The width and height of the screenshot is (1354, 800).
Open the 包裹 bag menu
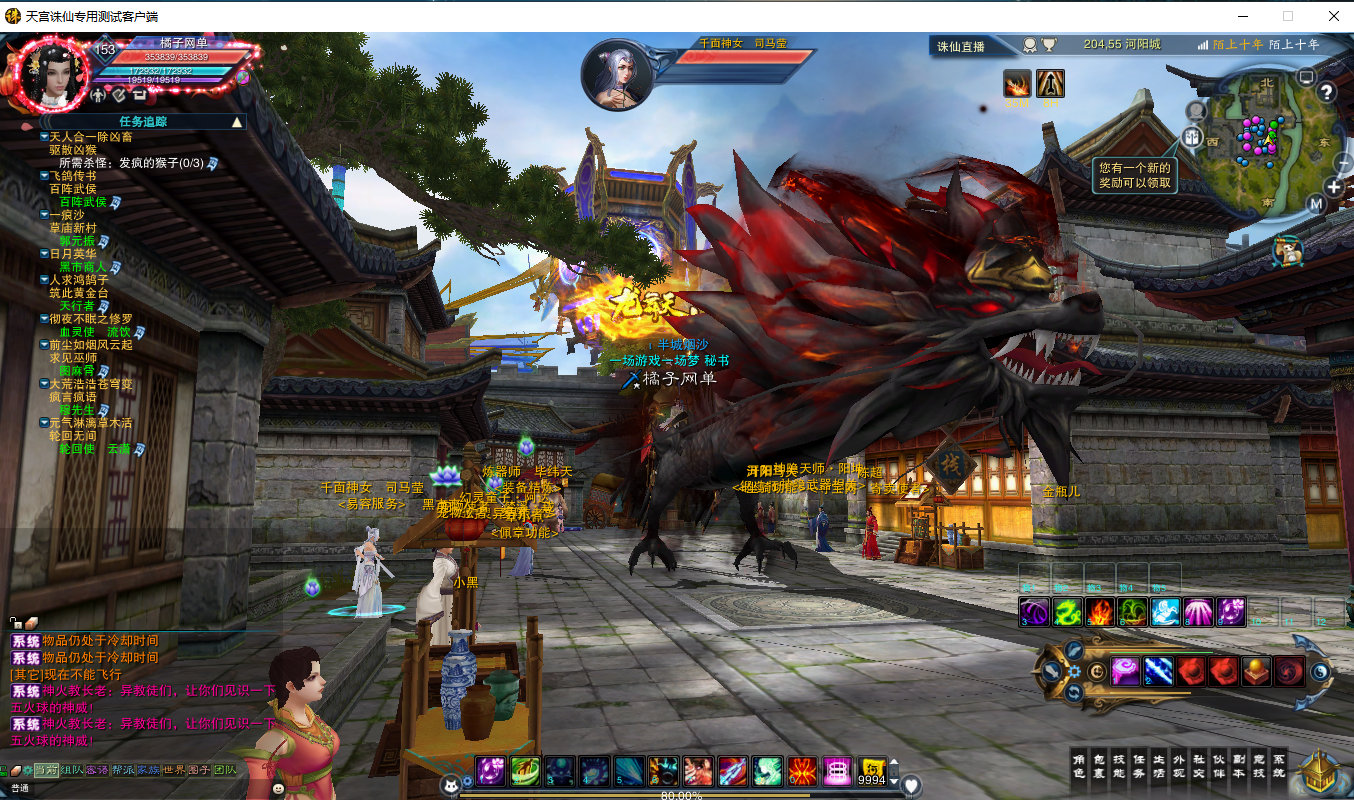(1099, 765)
